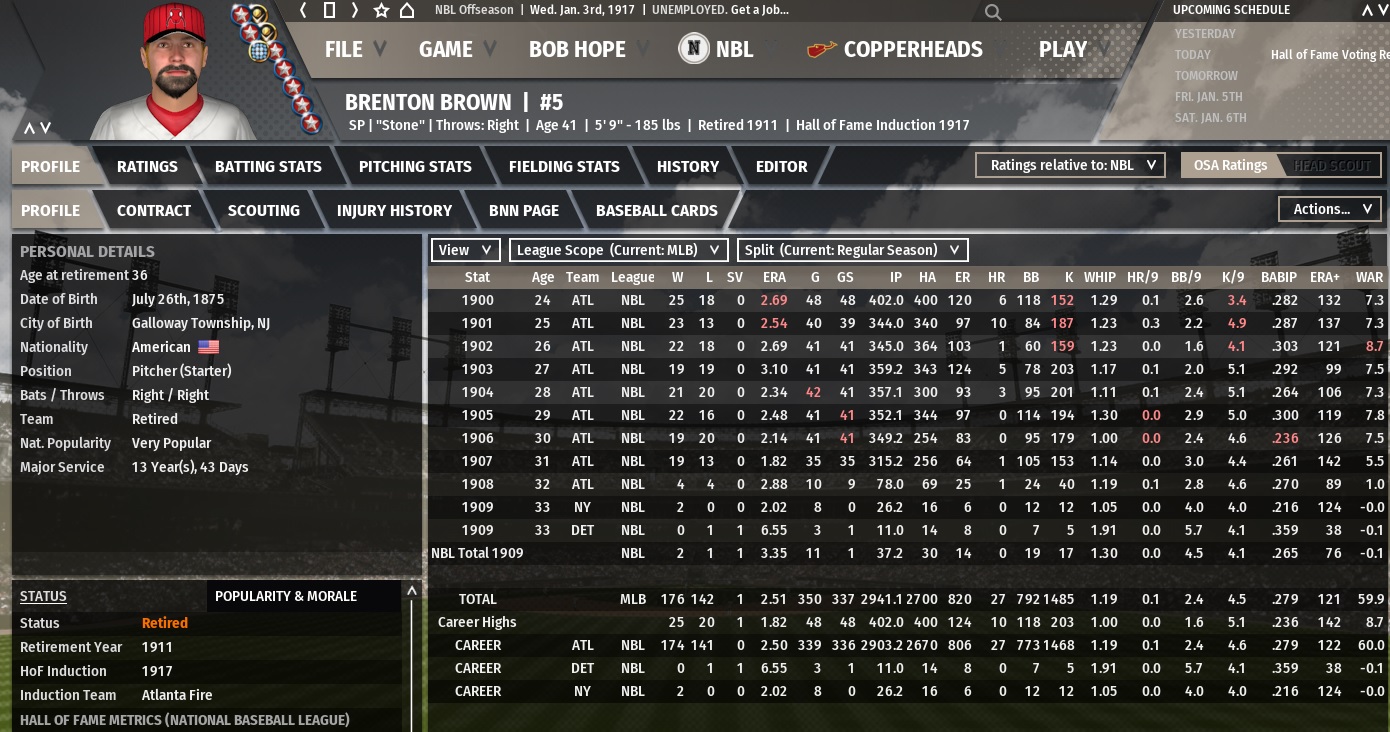Switch to the FIELDING STATS tab

click(564, 167)
